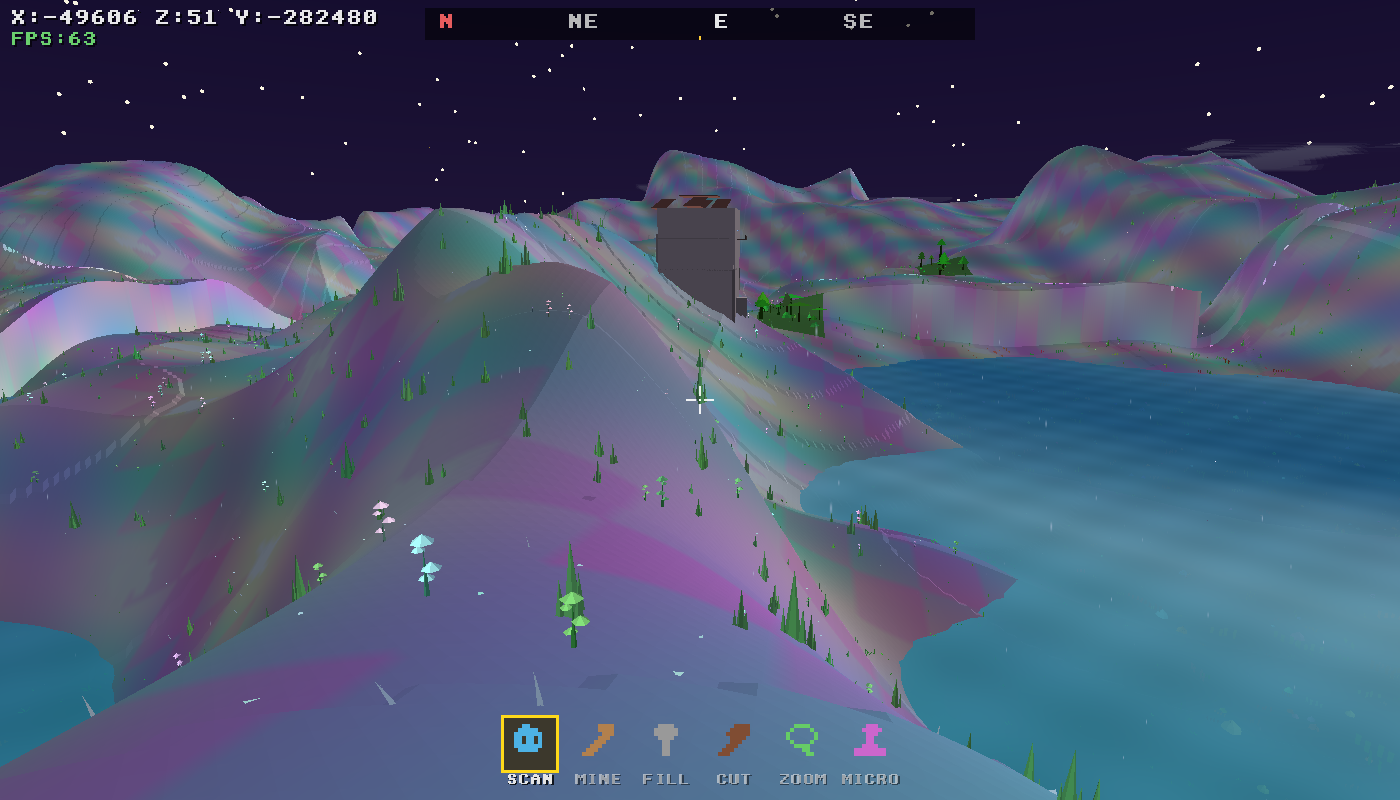The height and width of the screenshot is (800, 1400).
Task: Select the CUT label in the hotbar
Action: (x=734, y=778)
